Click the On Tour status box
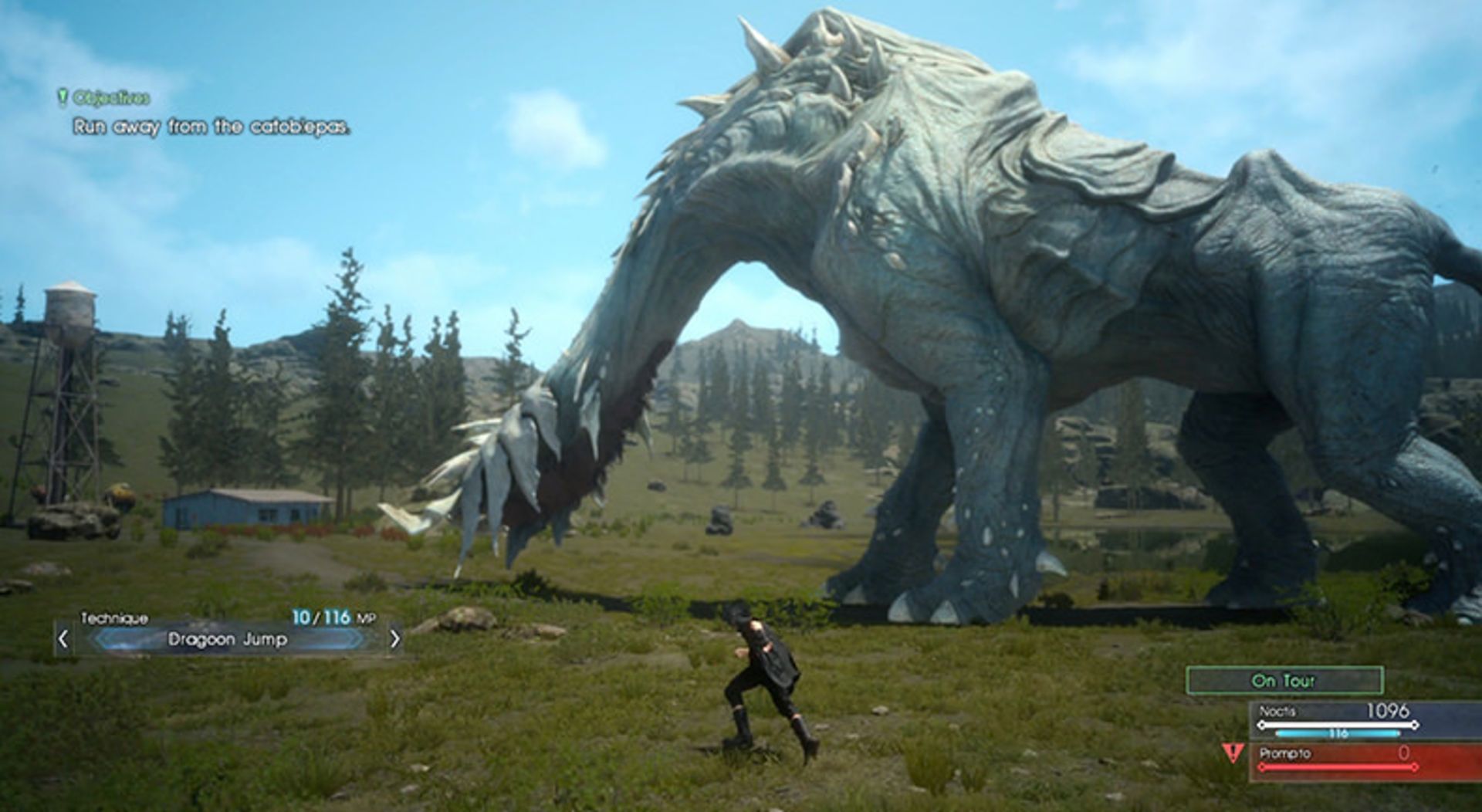The image size is (1482, 812). coord(1284,681)
